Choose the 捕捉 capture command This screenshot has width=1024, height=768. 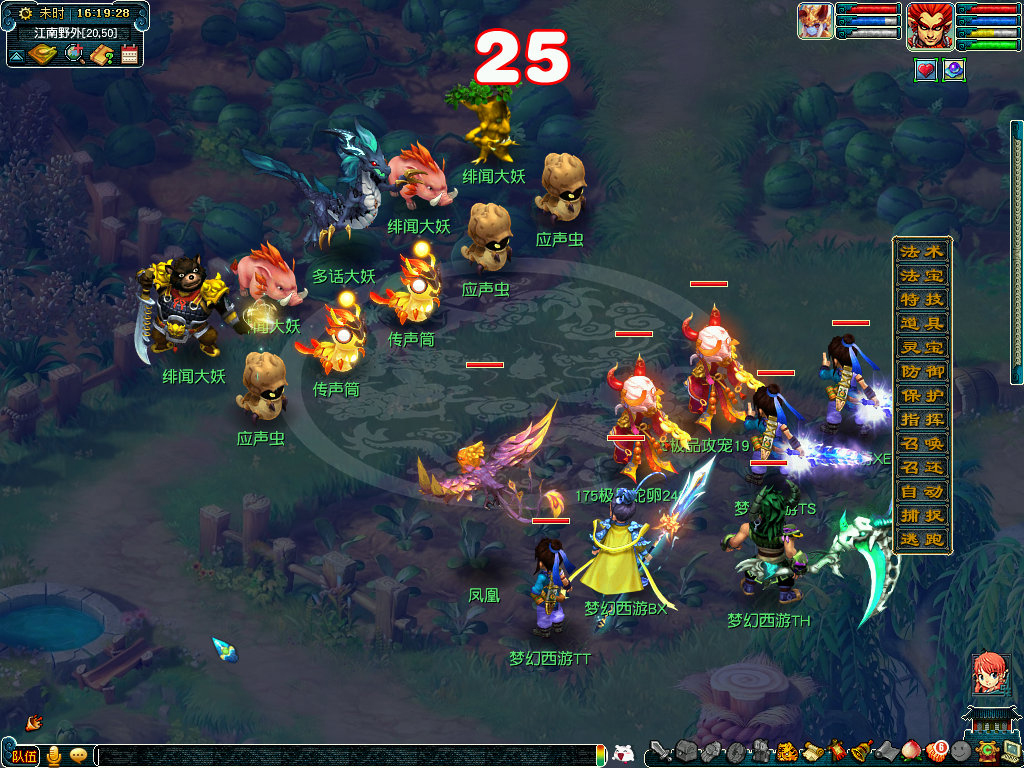coord(920,515)
